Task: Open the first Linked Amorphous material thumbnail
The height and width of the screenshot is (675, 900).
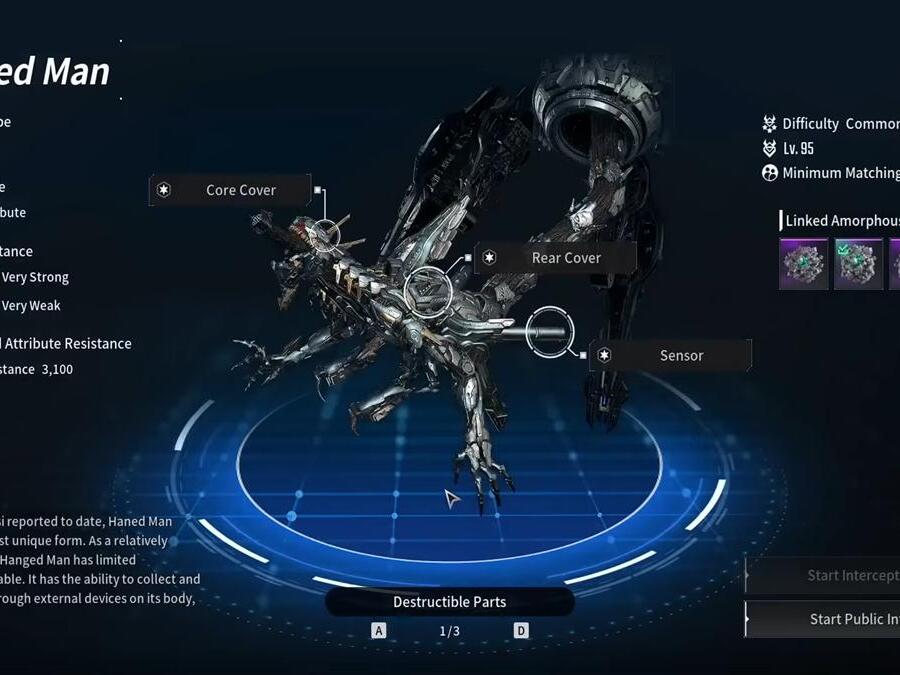Action: (x=804, y=264)
